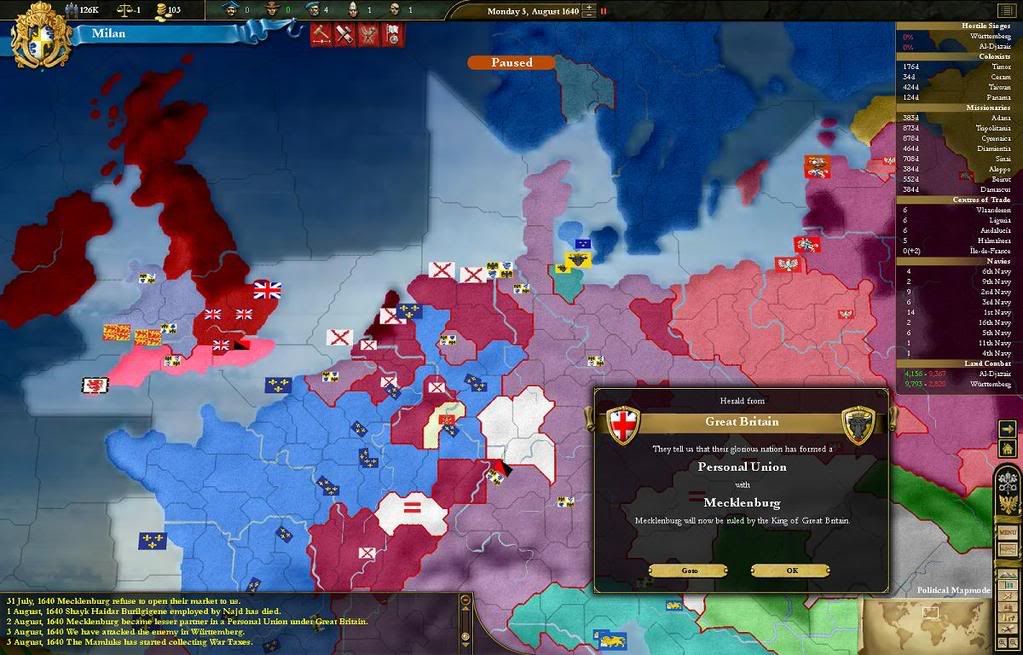Go to Mecklenburg via the Goto button
The width and height of the screenshot is (1023, 655).
click(689, 570)
